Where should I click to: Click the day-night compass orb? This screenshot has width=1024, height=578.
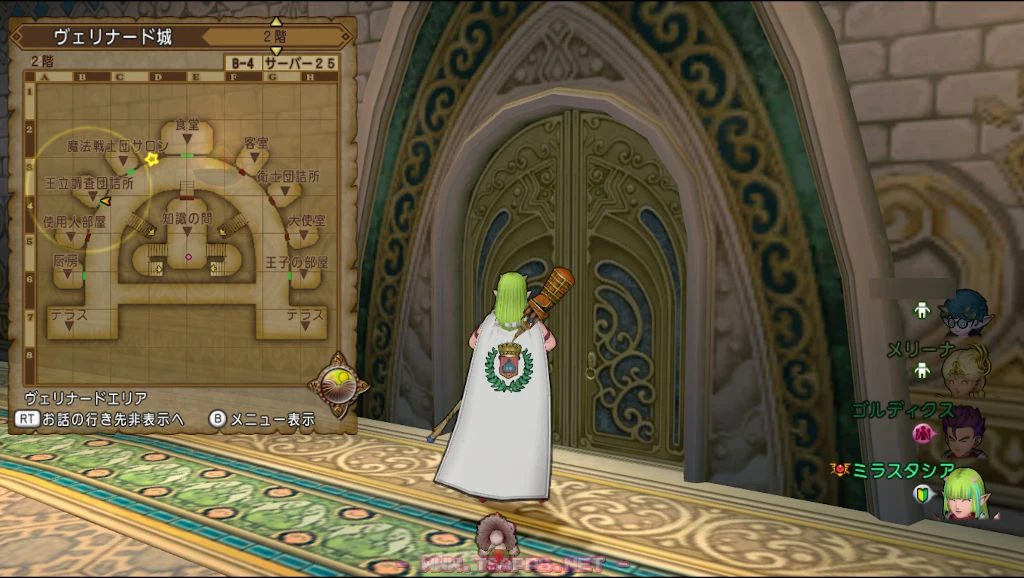tap(334, 385)
